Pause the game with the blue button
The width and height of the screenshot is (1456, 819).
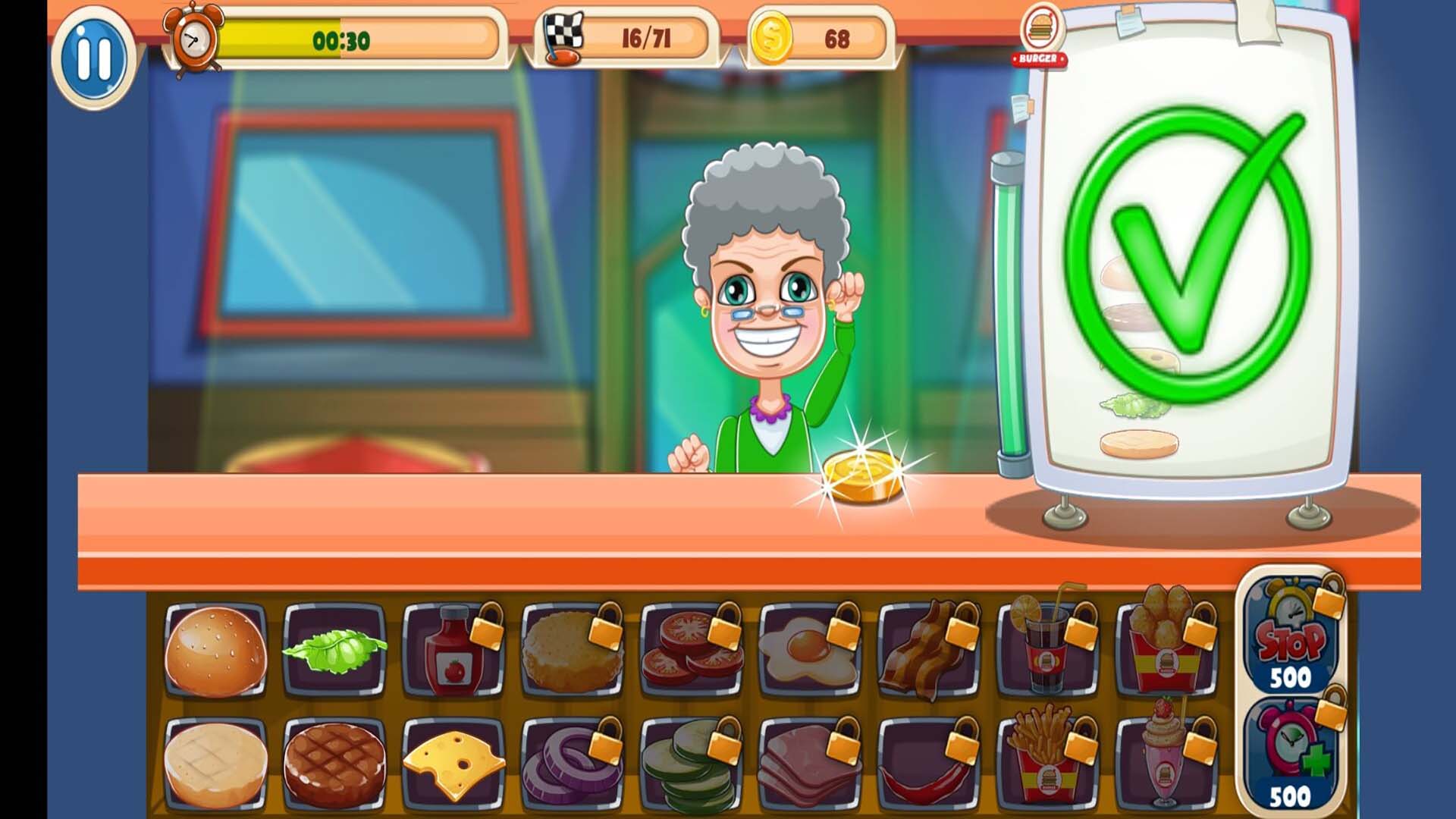click(x=94, y=56)
